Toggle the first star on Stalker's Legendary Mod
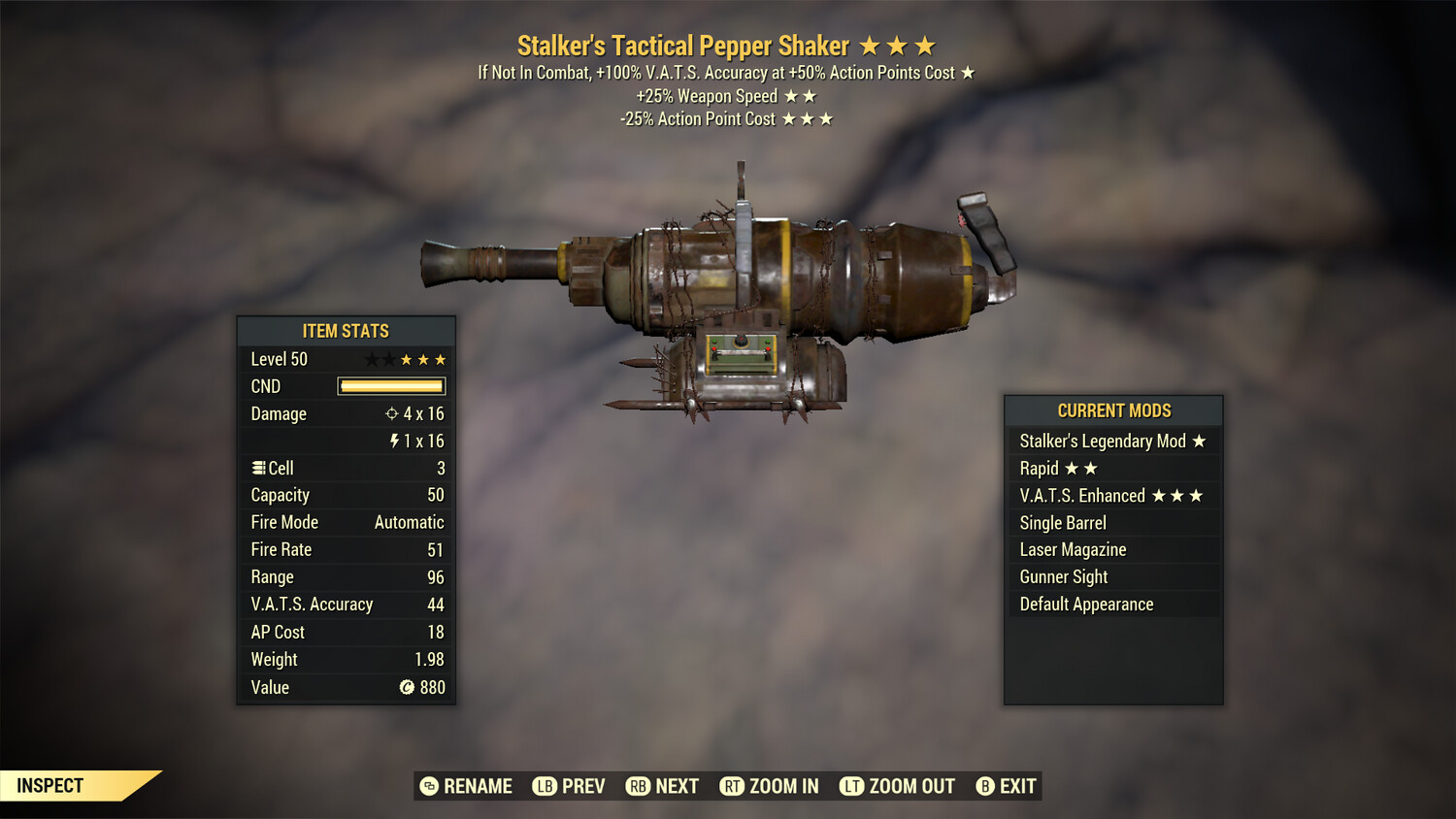 [1199, 441]
